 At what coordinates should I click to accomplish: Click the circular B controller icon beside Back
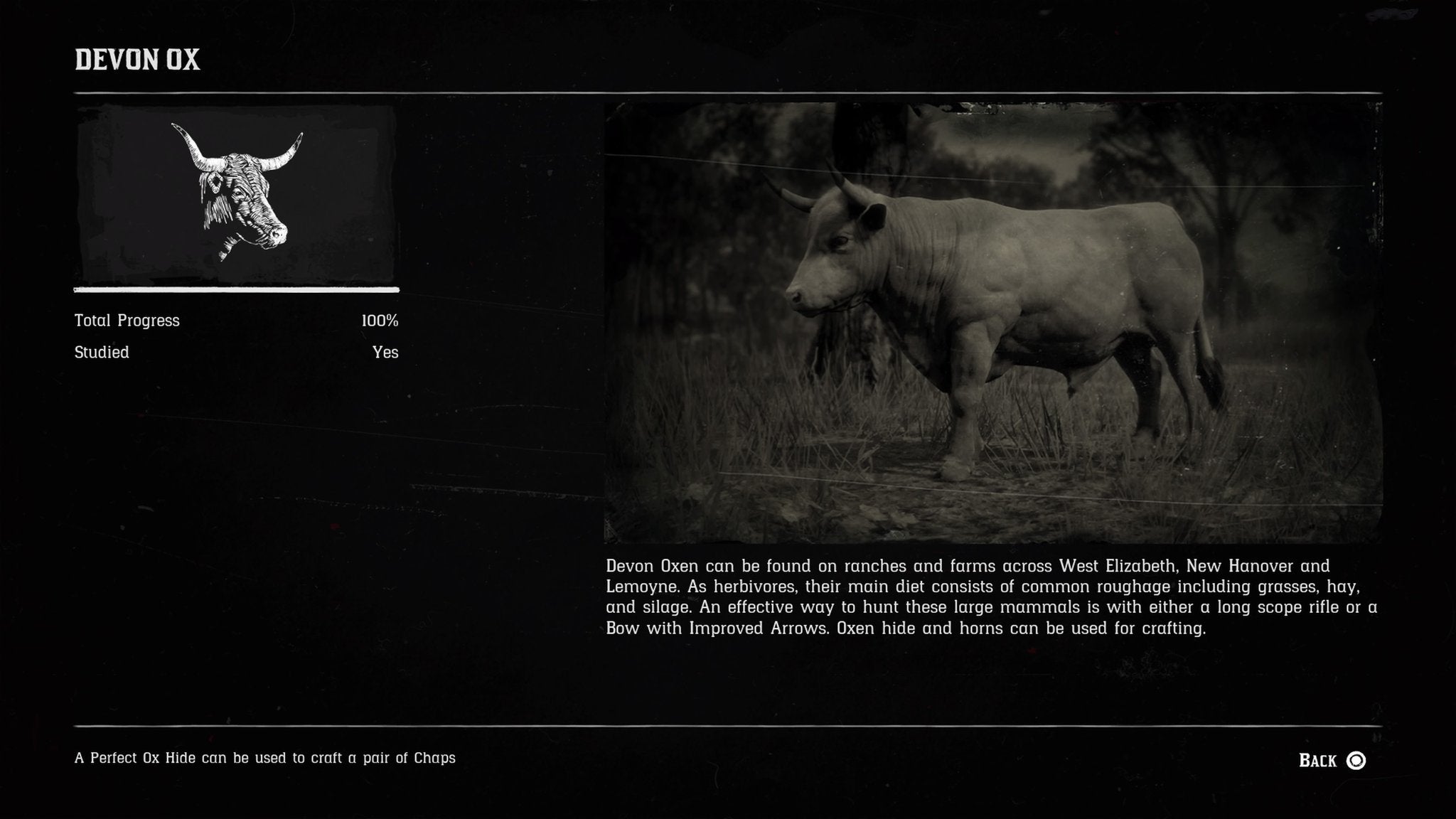click(x=1356, y=761)
